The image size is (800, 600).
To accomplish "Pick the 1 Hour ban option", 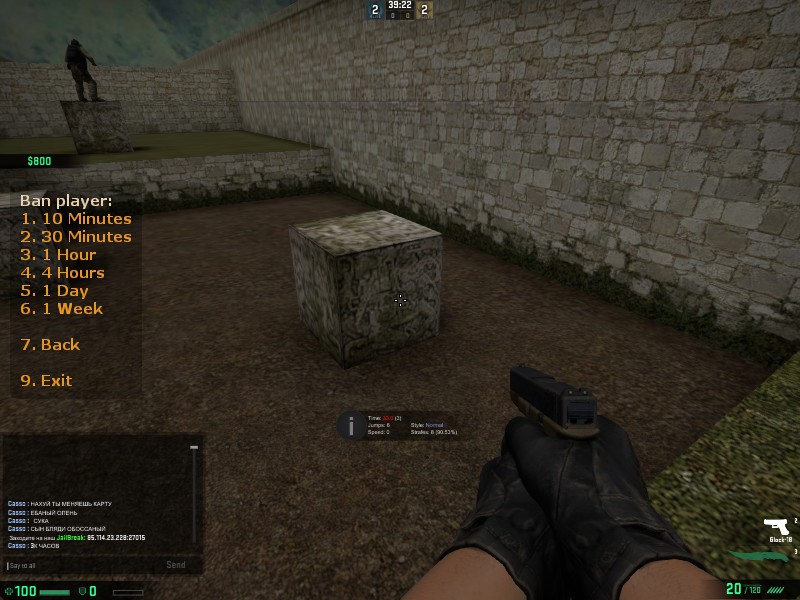I will (58, 255).
